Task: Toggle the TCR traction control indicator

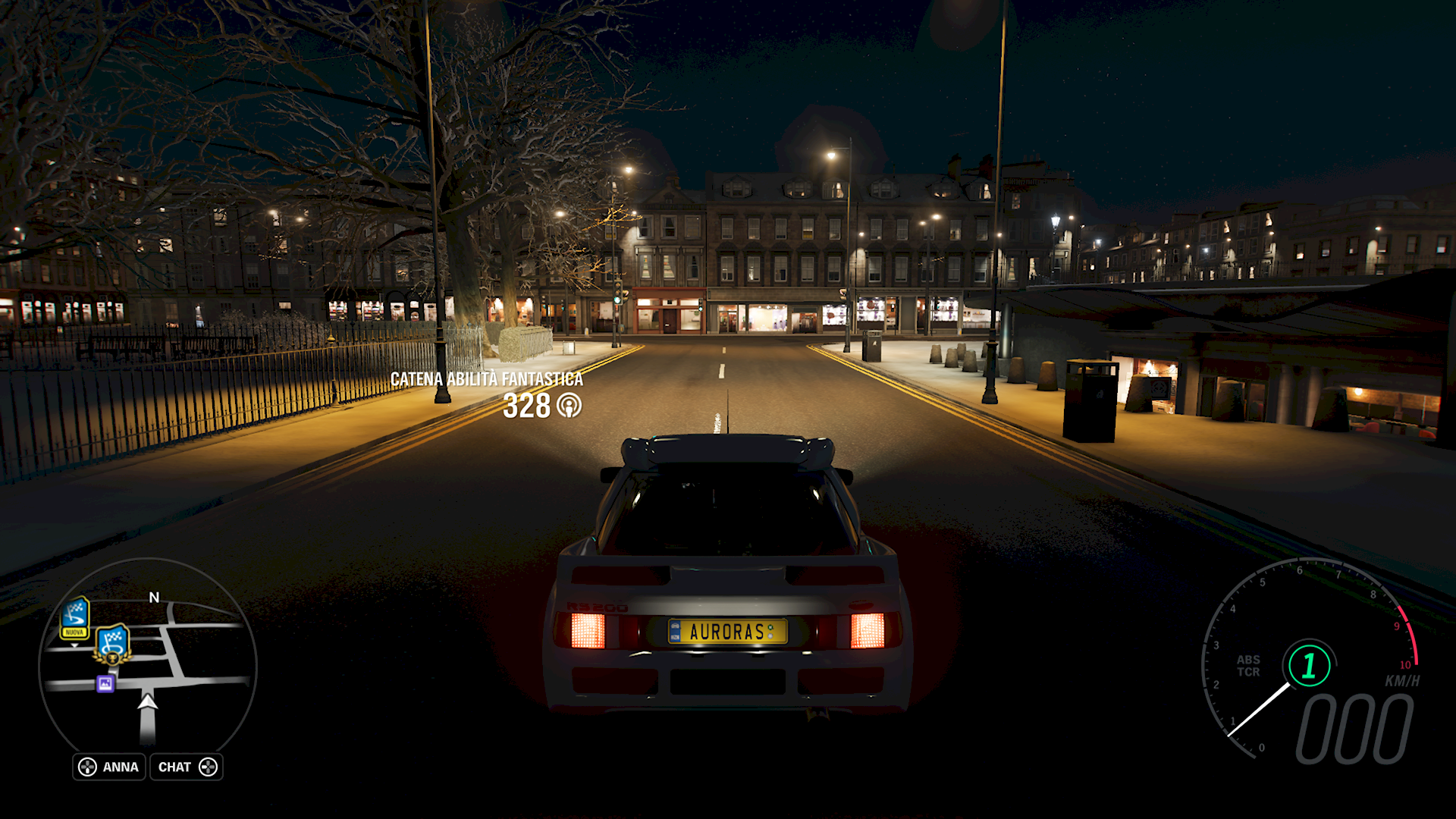Action: 1250,672
